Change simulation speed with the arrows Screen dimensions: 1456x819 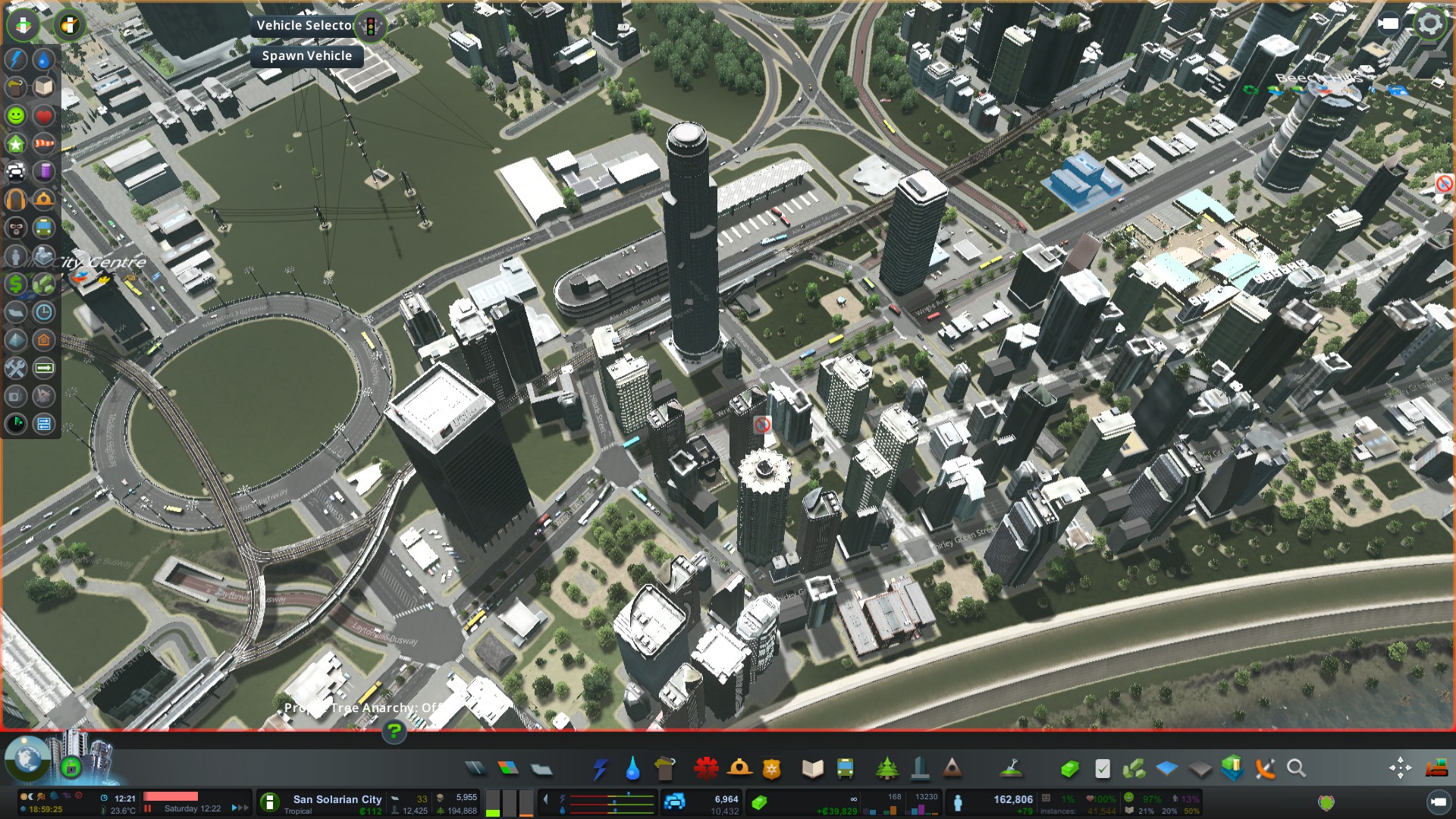[240, 808]
